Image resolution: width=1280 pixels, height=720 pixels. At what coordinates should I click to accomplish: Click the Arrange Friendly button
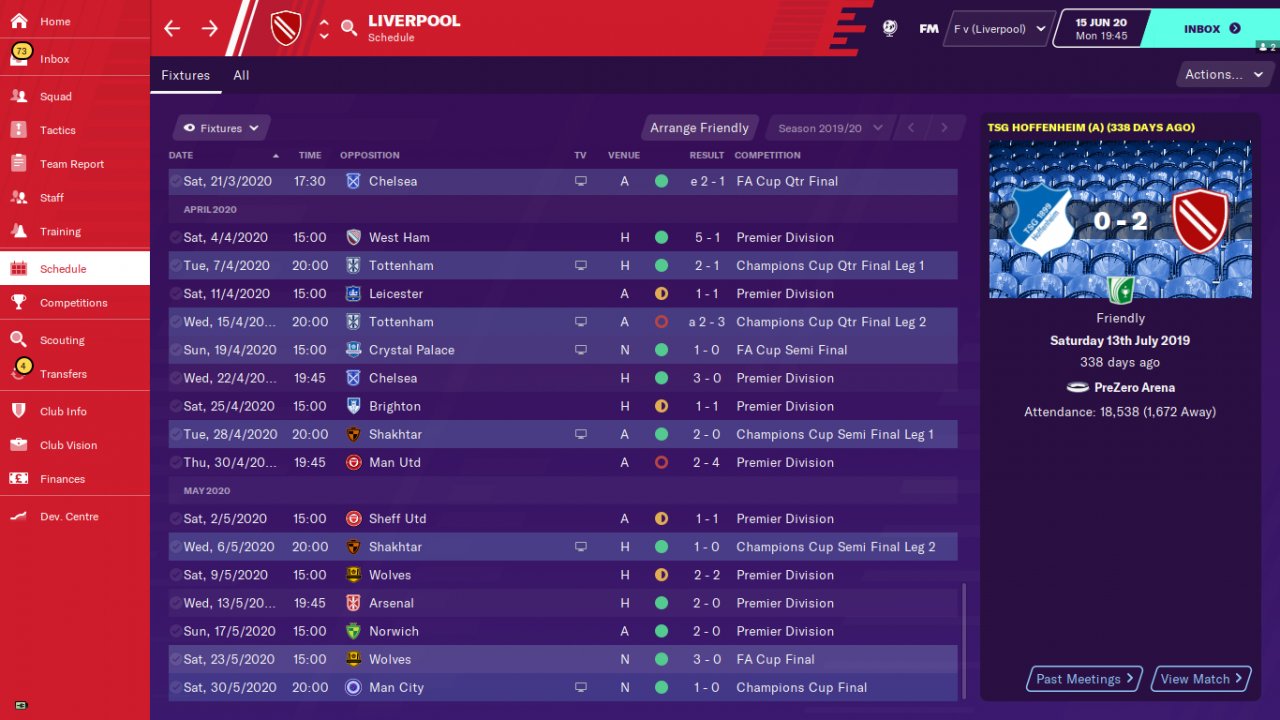tap(699, 128)
